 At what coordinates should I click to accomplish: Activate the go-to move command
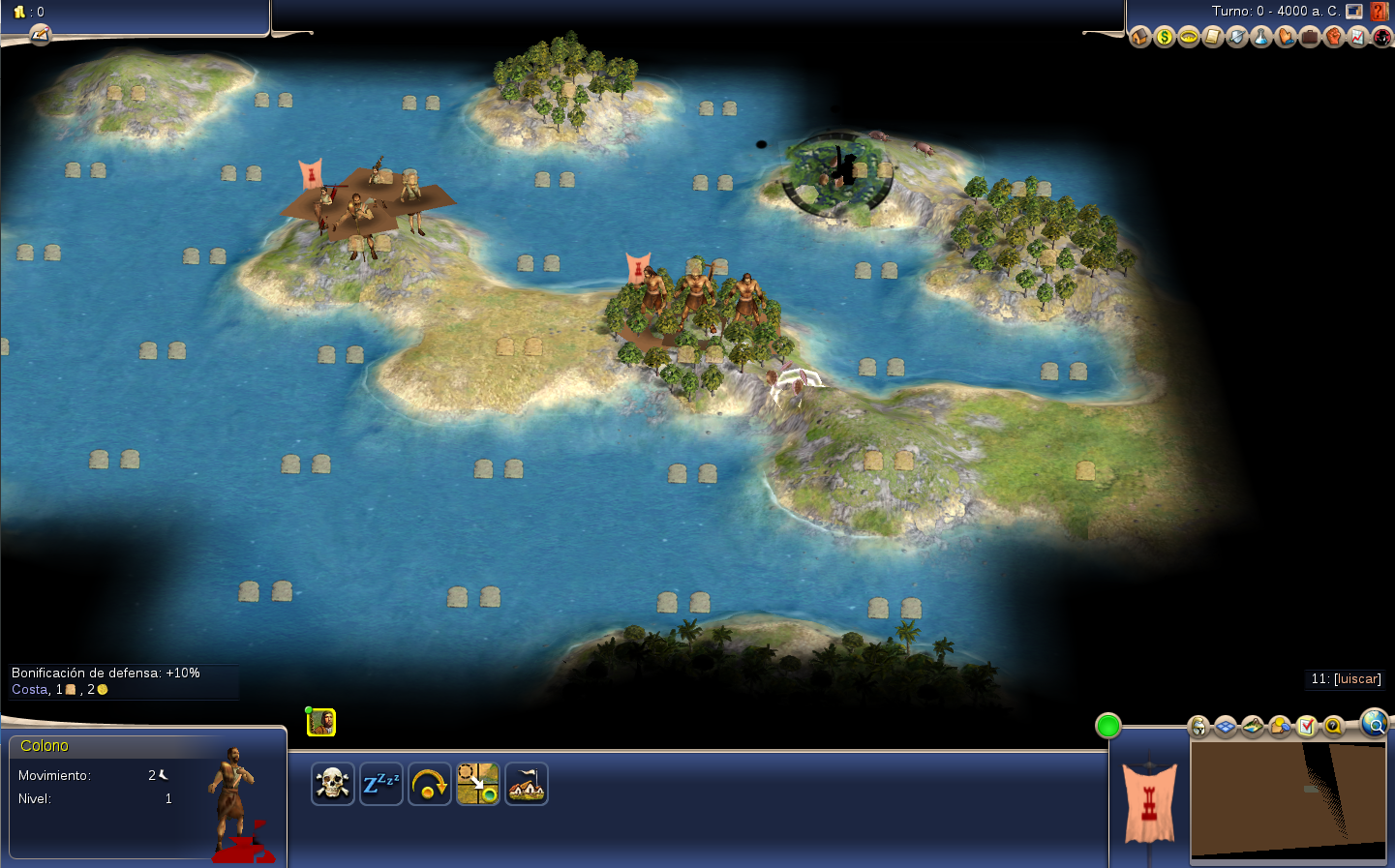[478, 784]
